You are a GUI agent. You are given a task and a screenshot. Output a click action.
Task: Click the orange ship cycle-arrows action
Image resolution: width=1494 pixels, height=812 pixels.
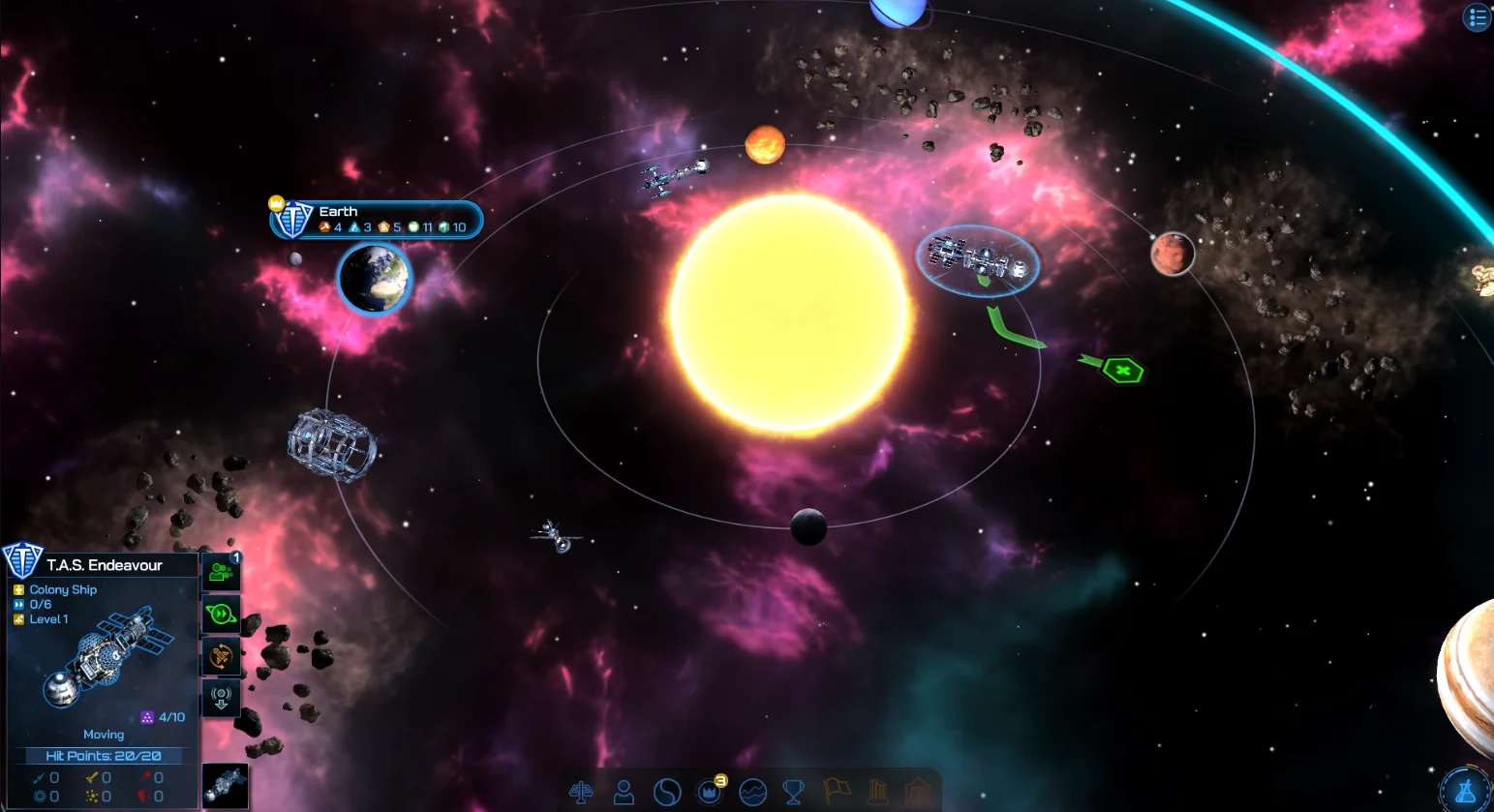[x=221, y=656]
